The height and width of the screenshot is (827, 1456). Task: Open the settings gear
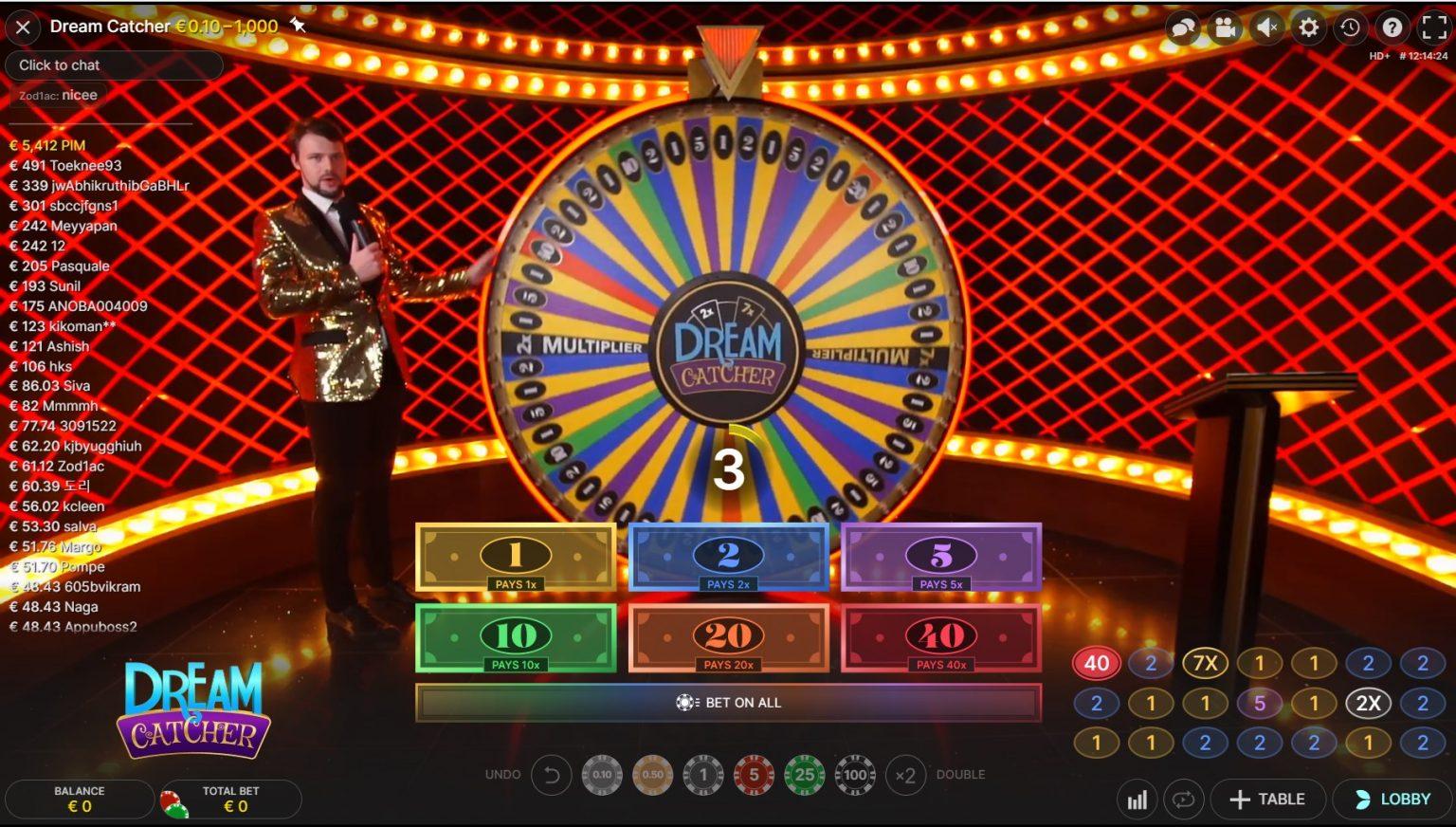click(x=1308, y=28)
